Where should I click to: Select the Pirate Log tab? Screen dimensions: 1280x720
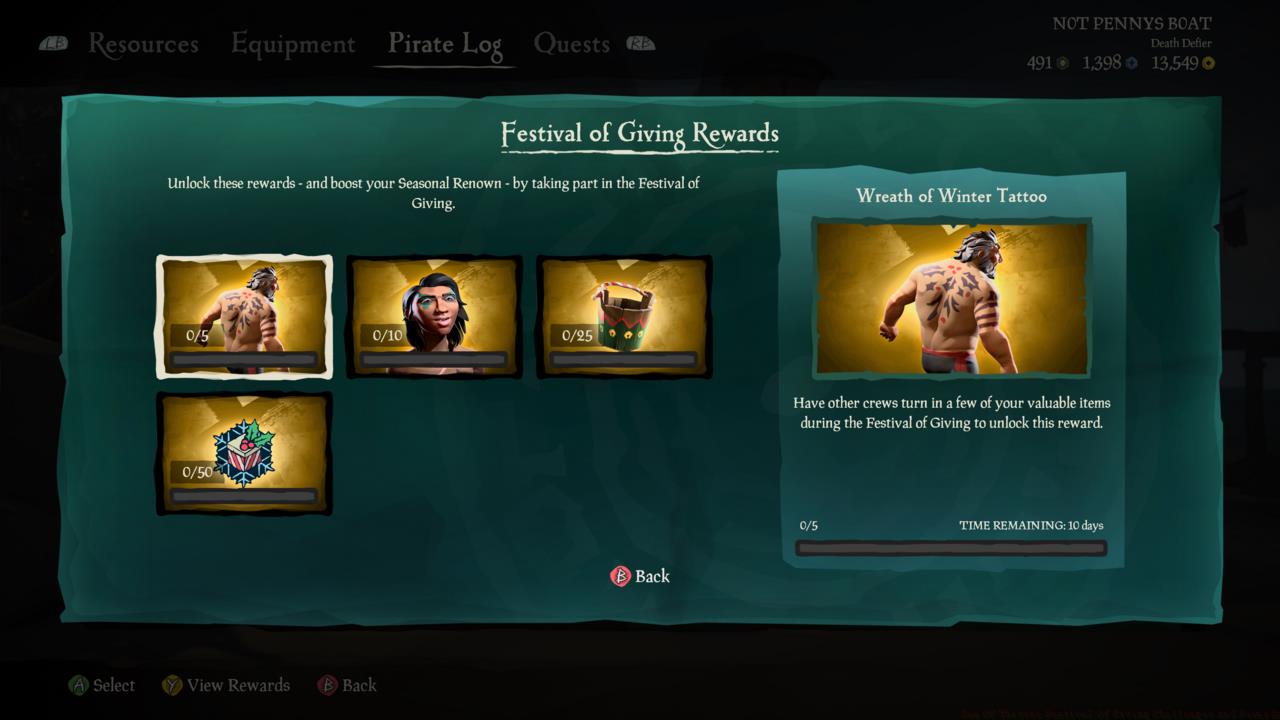444,44
